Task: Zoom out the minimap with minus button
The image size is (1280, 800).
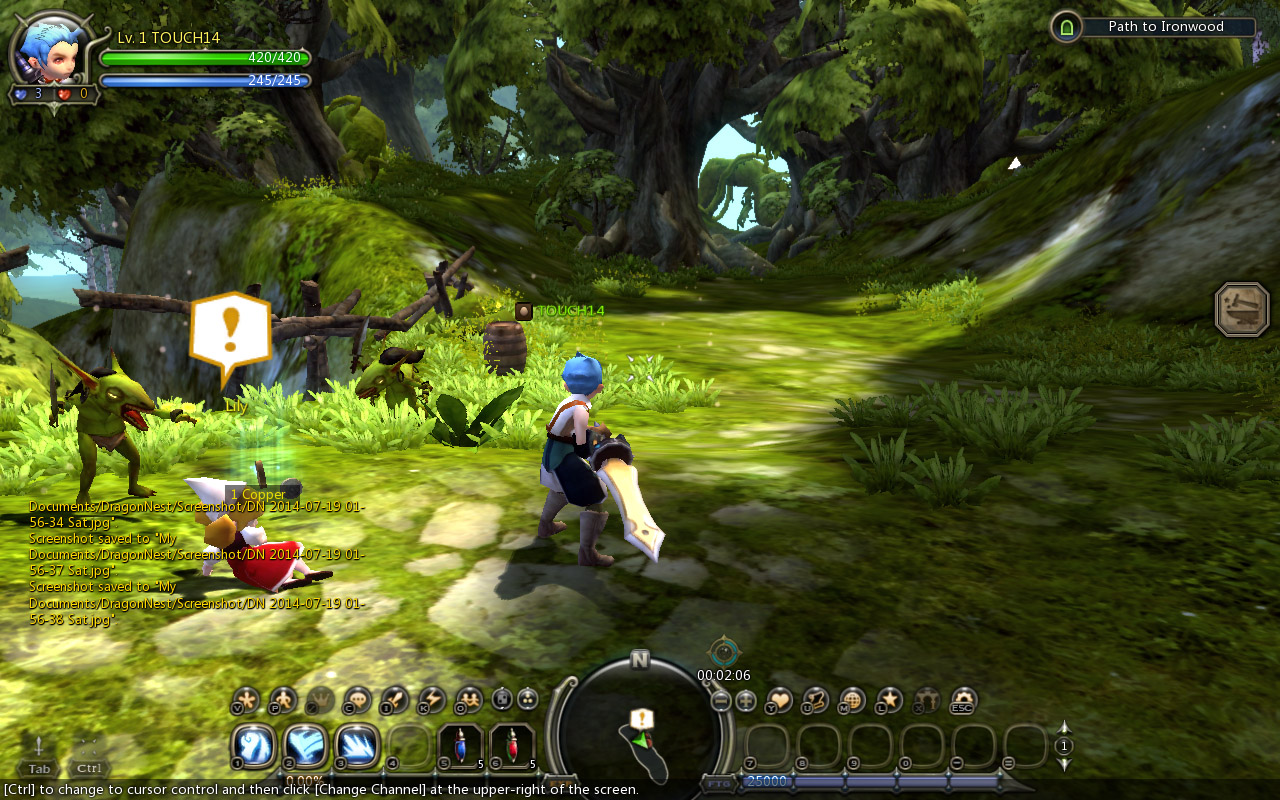Action: pyautogui.click(x=721, y=701)
